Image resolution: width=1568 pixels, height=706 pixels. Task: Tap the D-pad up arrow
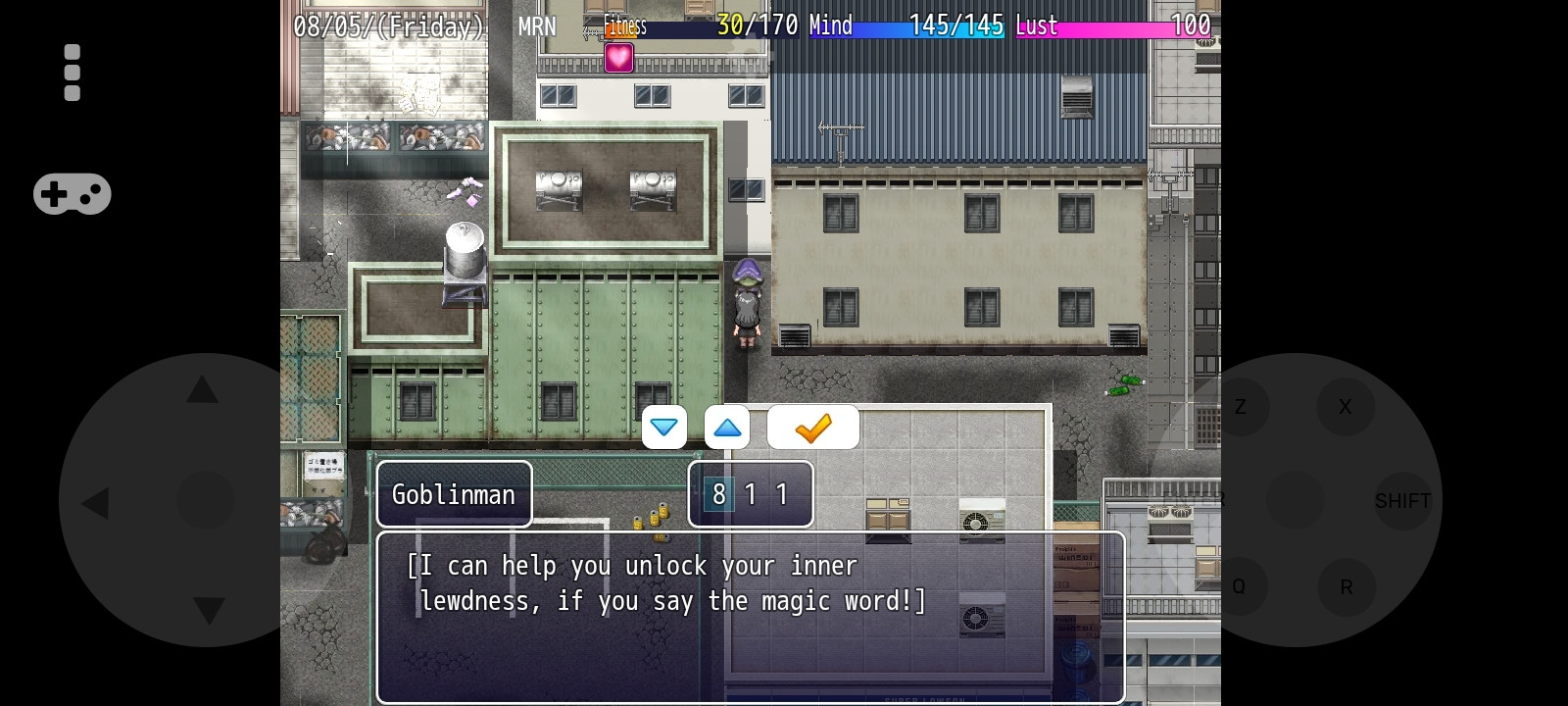point(203,390)
